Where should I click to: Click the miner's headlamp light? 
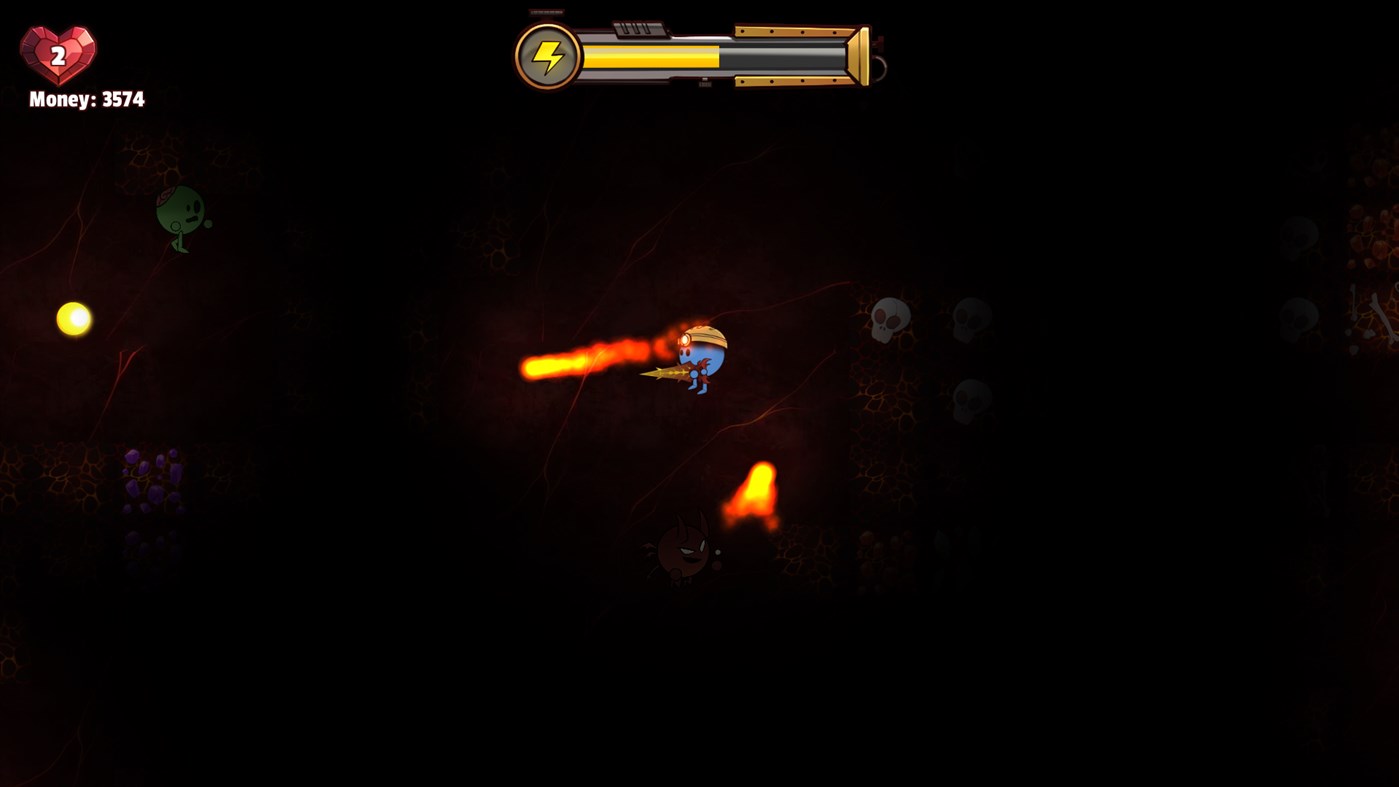tap(685, 341)
